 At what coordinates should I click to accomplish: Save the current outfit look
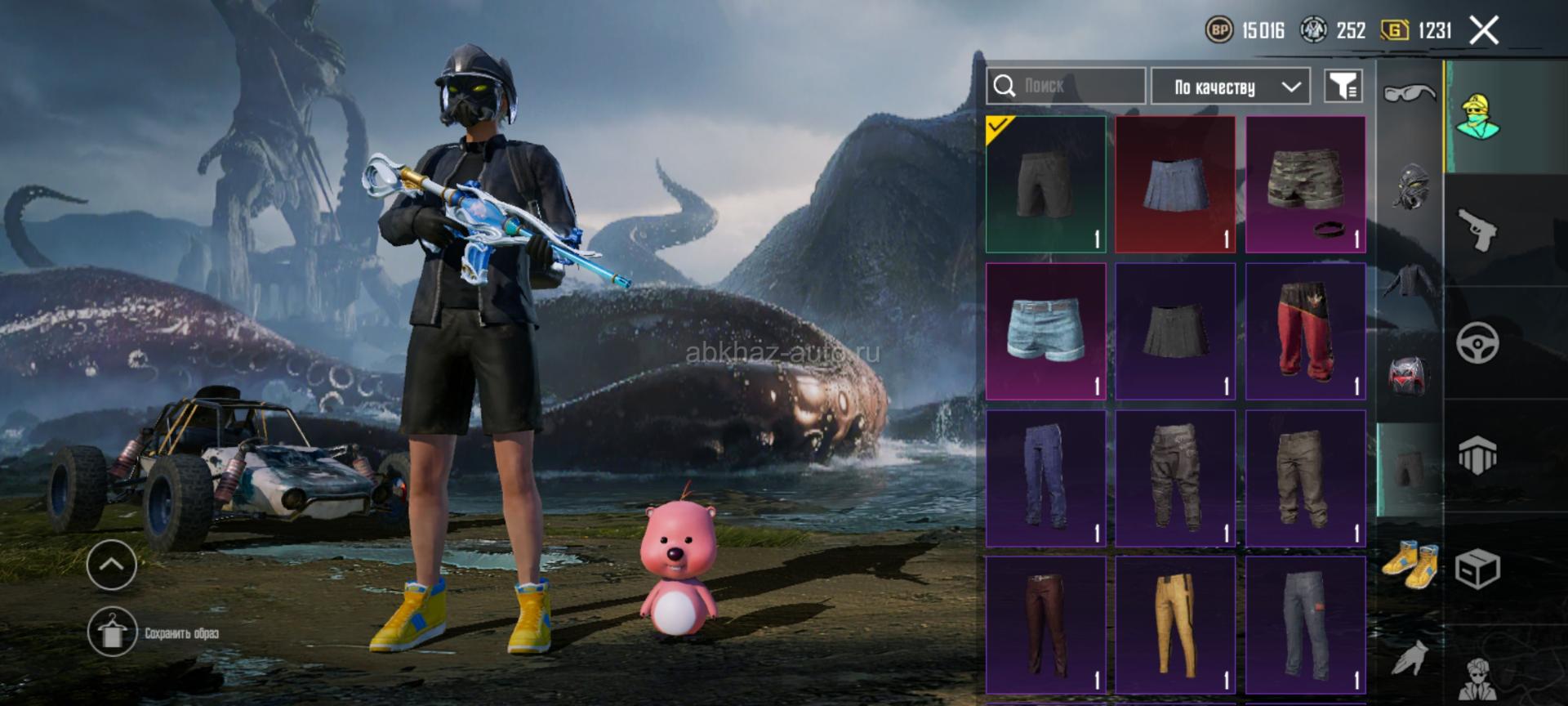(113, 632)
